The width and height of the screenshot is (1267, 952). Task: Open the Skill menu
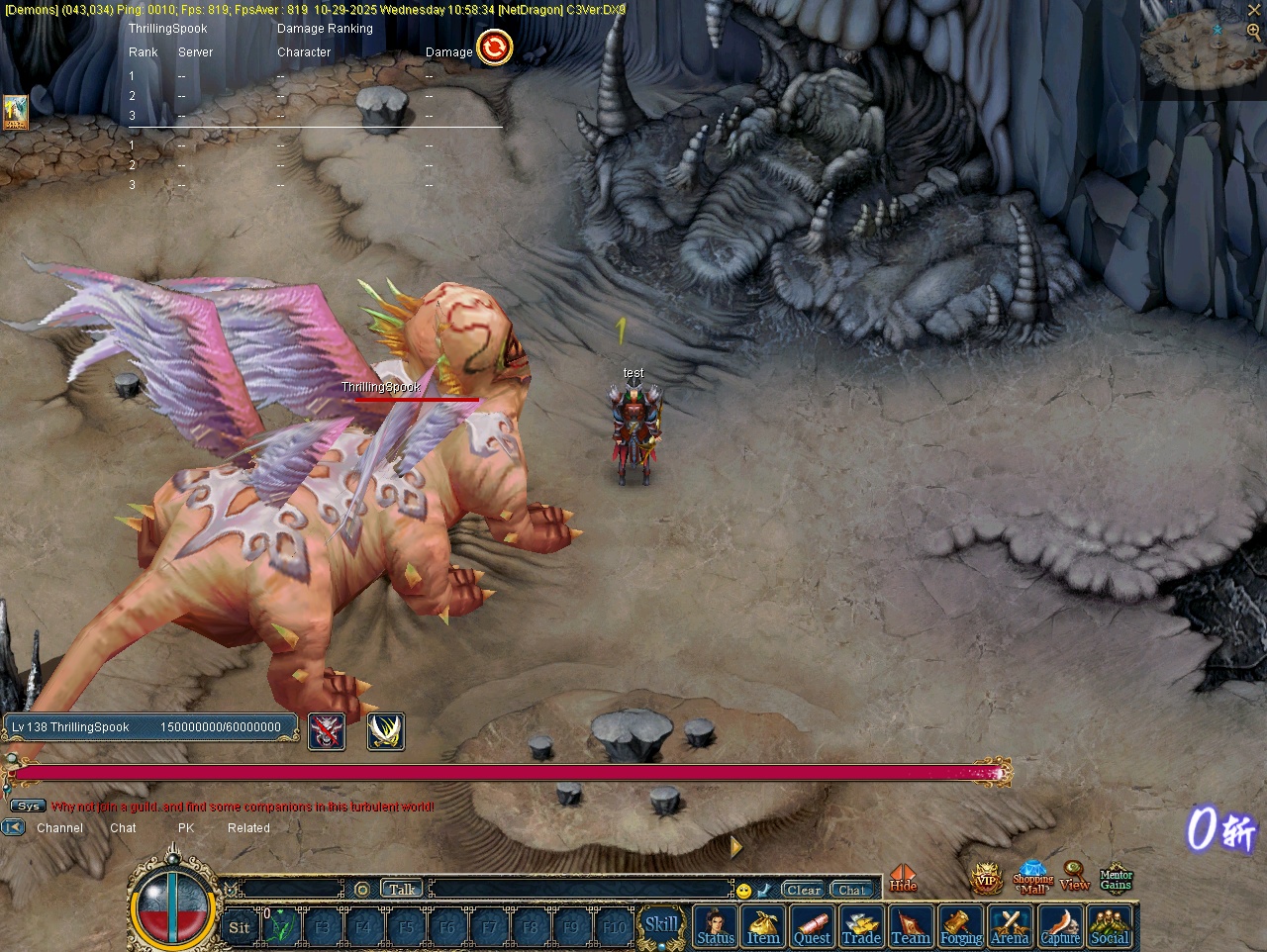pyautogui.click(x=661, y=926)
